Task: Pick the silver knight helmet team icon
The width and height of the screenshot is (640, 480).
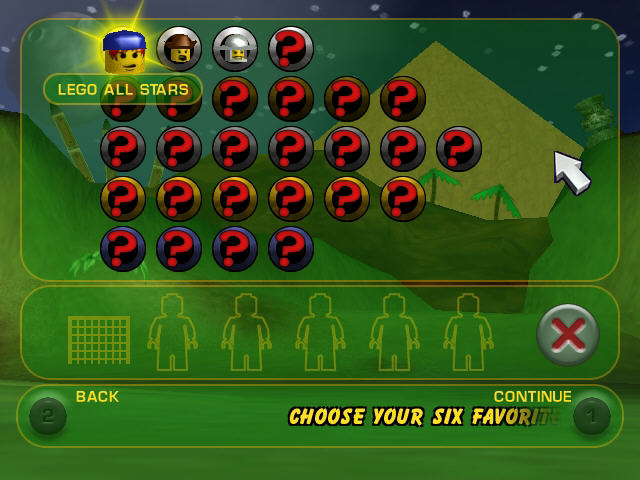Action: point(235,48)
